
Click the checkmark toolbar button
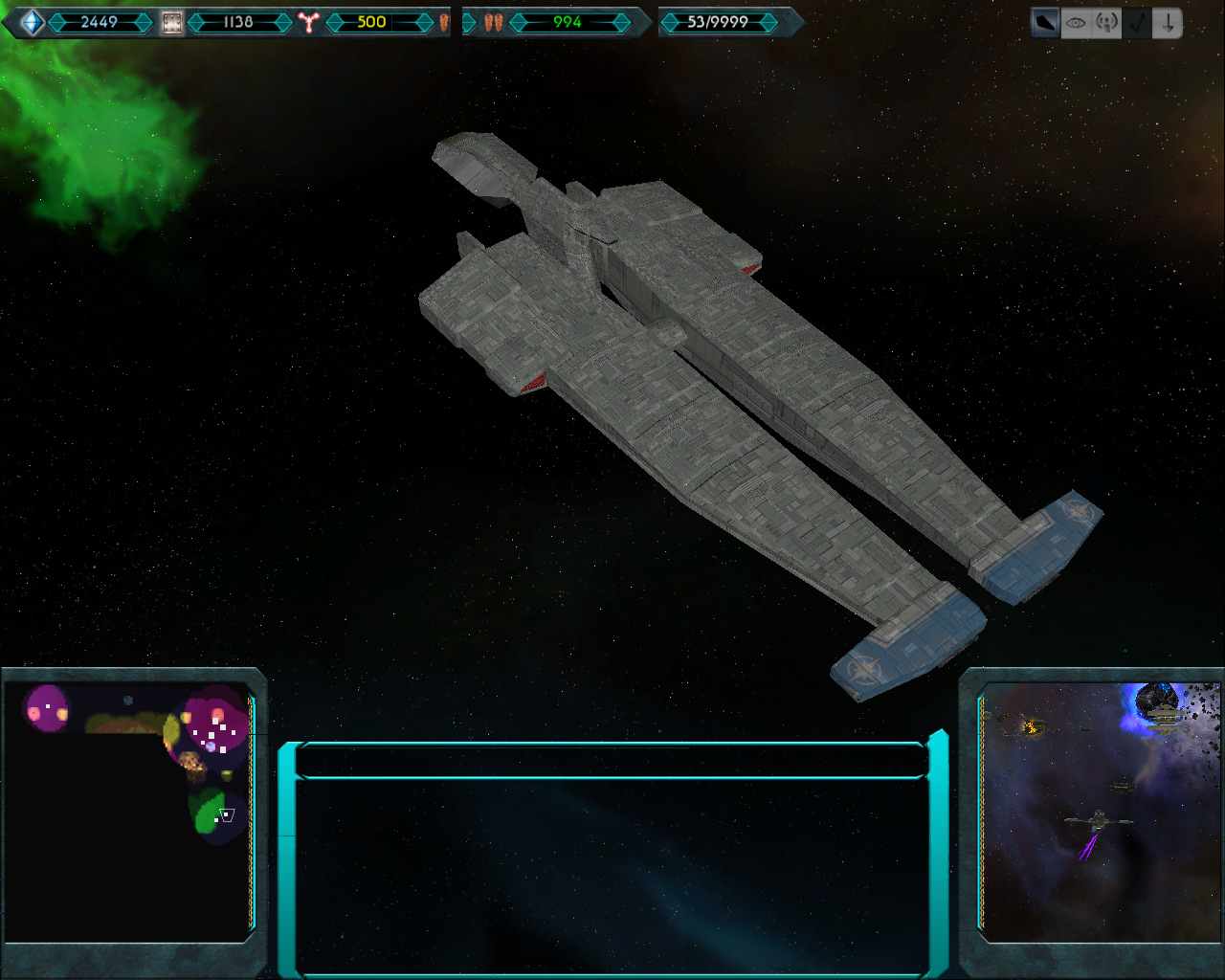coord(1137,23)
